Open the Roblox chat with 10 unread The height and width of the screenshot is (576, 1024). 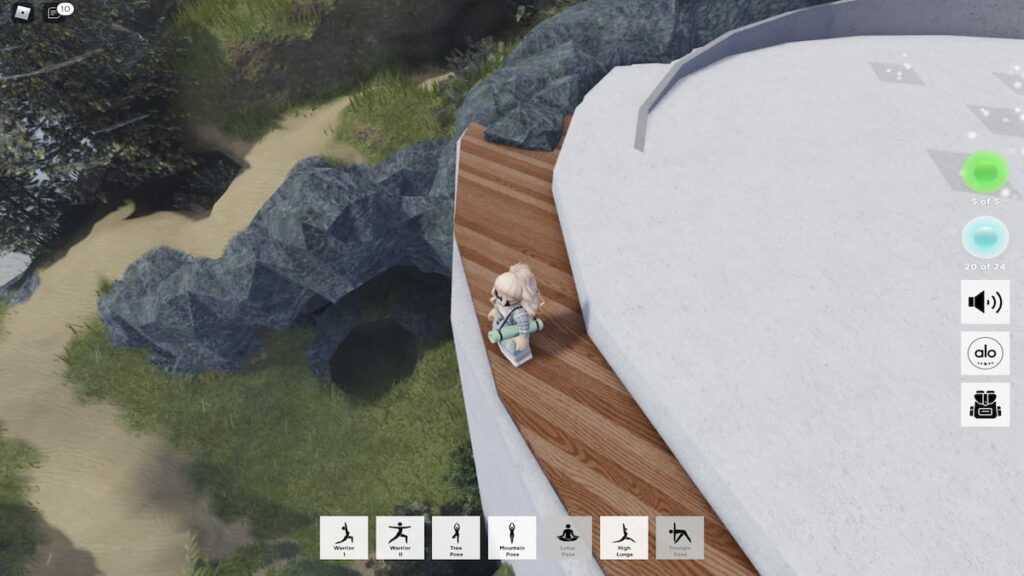[x=57, y=13]
